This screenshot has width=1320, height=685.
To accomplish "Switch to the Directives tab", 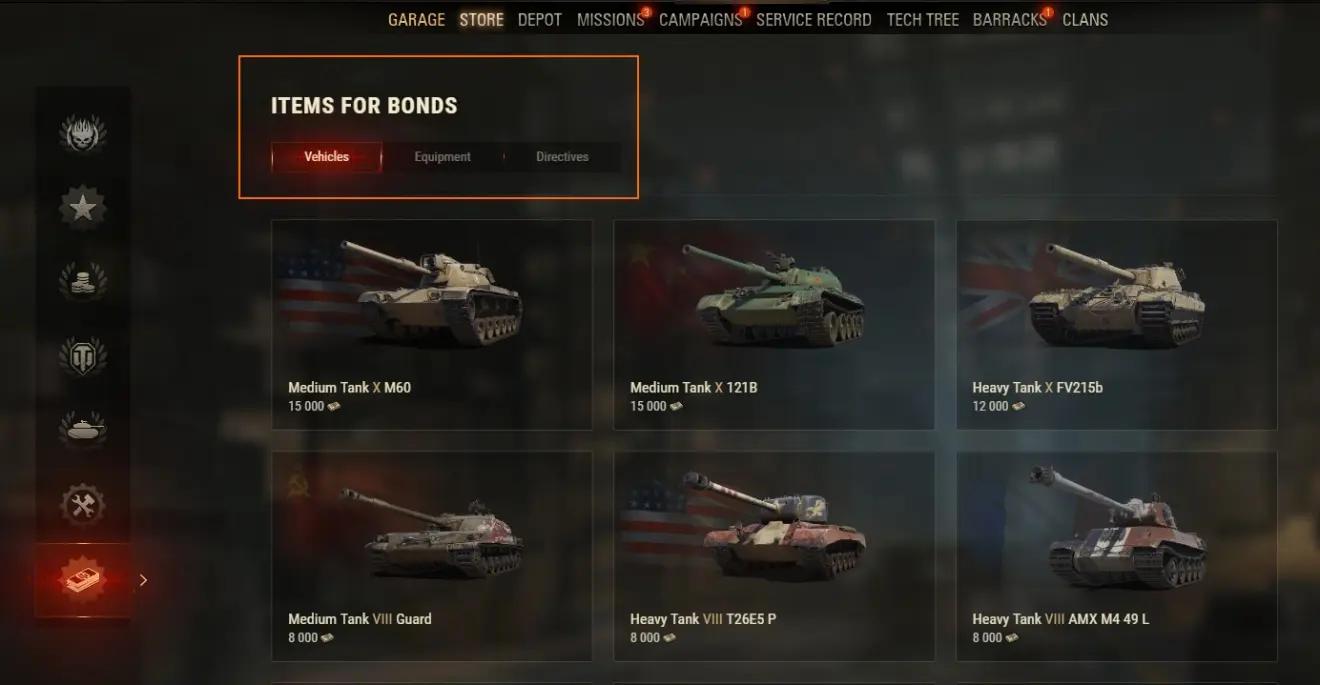I will [x=562, y=157].
